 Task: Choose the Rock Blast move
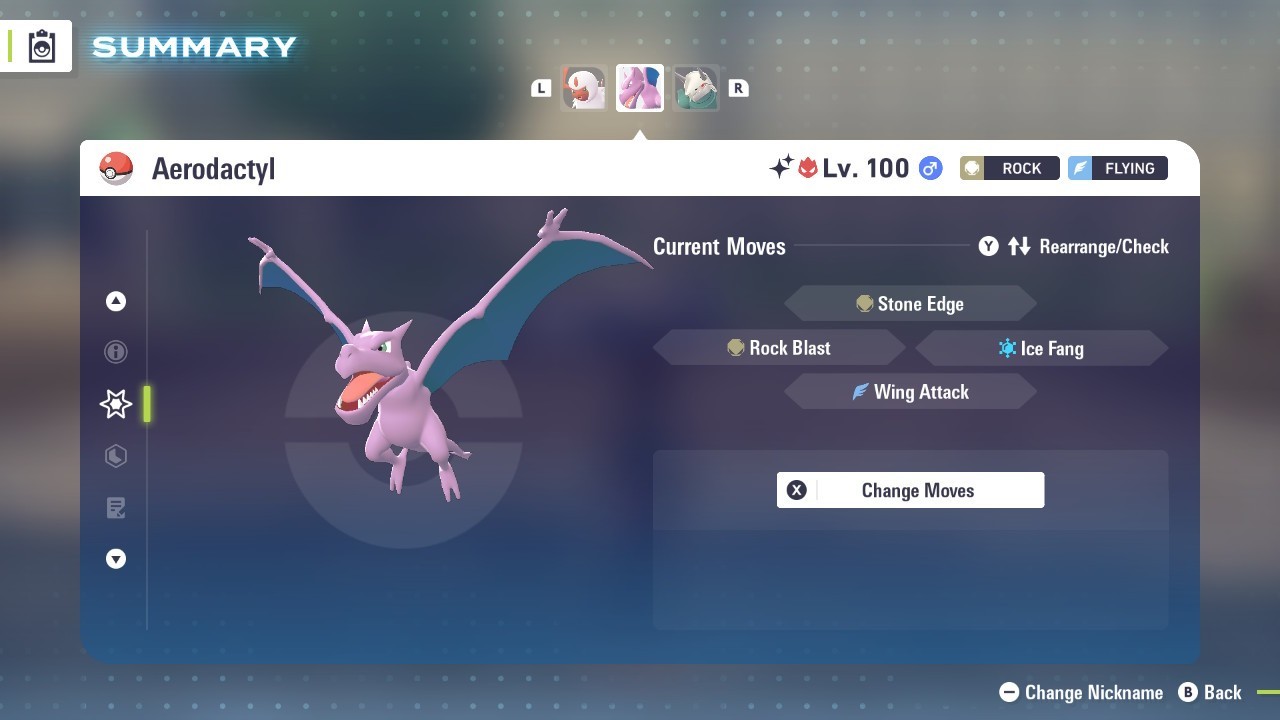[x=779, y=348]
